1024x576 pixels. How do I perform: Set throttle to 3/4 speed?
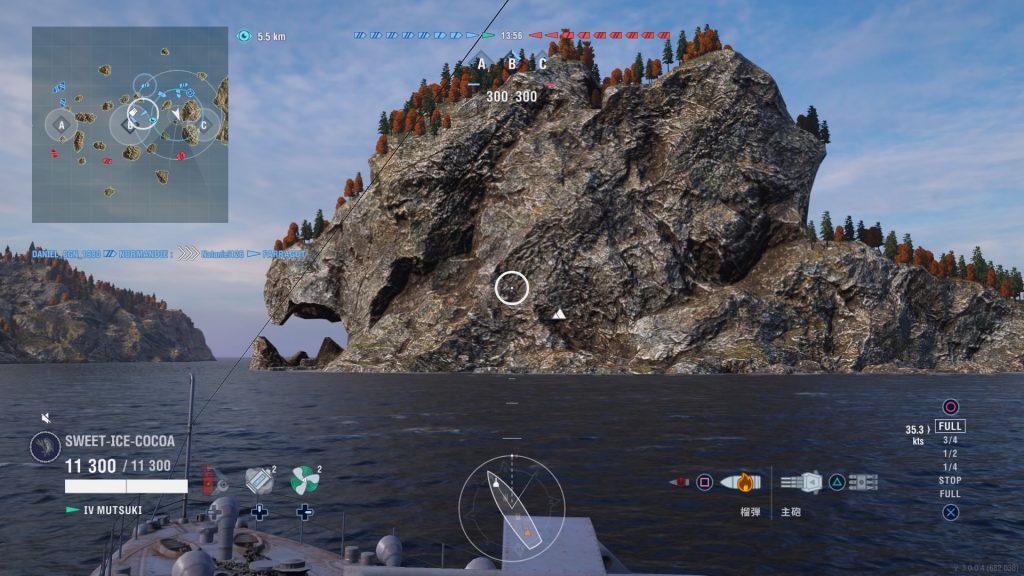click(949, 440)
